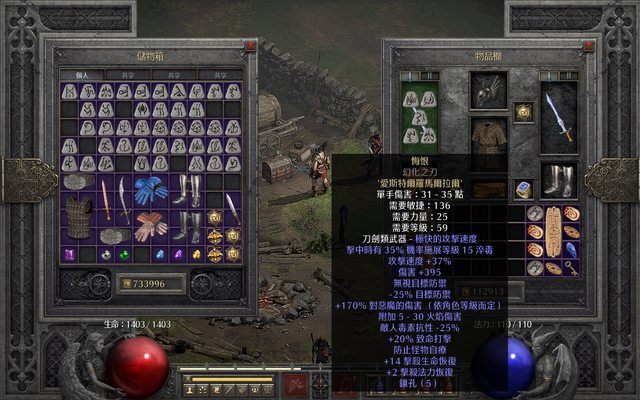Image resolution: width=640 pixels, height=400 pixels.
Task: Select the equipped ring with blue gem
Action: (x=523, y=189)
